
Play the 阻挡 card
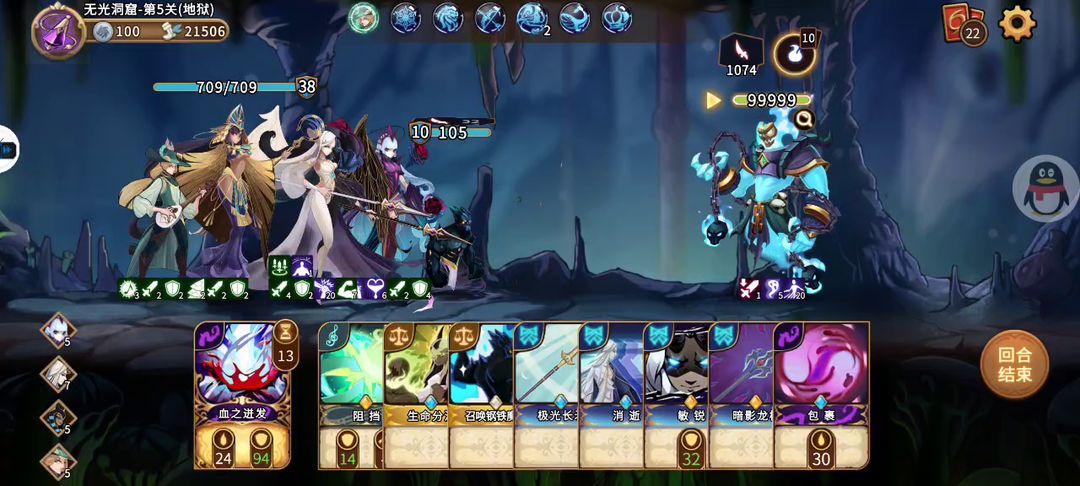(350, 392)
